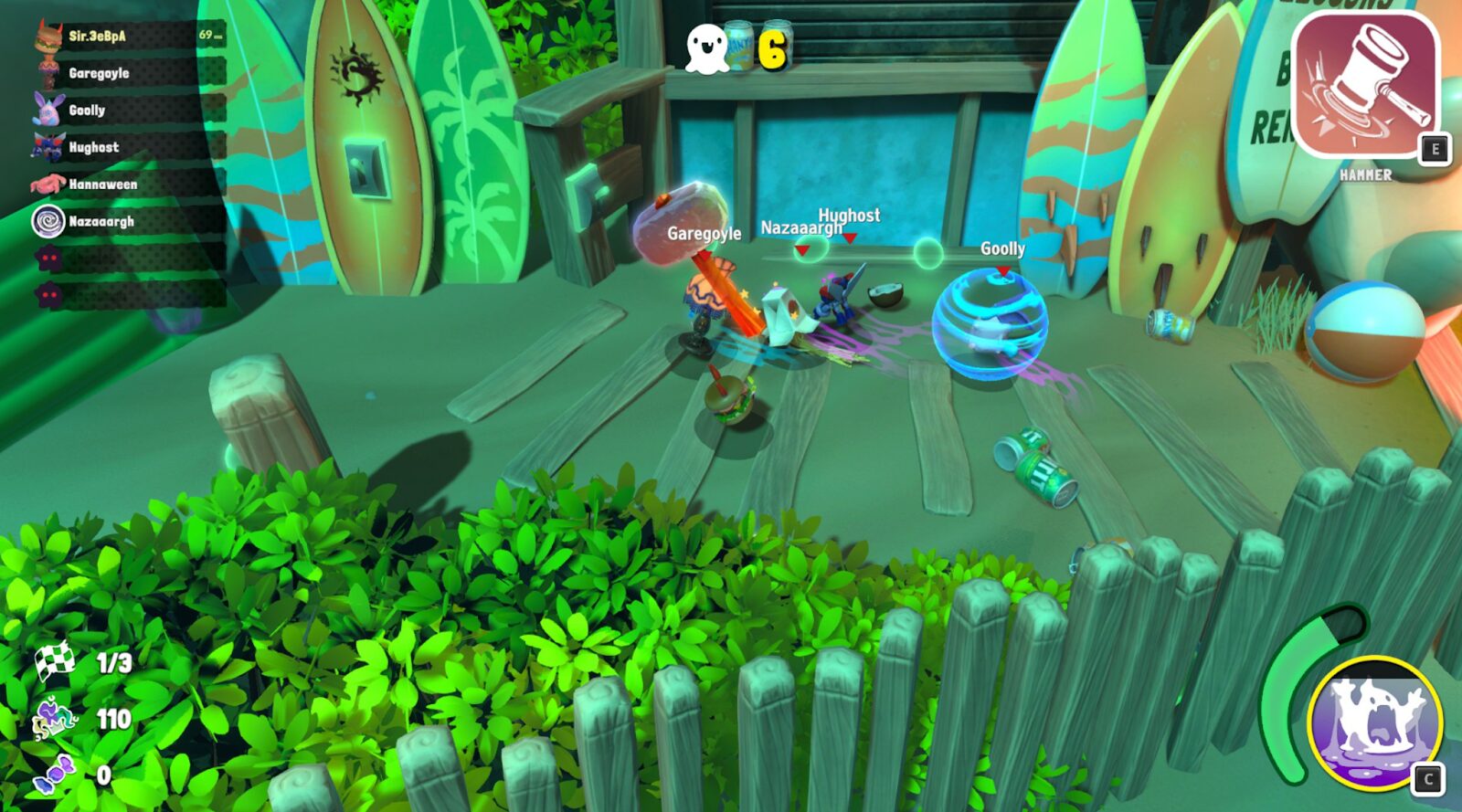
Task: Select Nazaaargh's row in the ranking
Action: point(128,222)
